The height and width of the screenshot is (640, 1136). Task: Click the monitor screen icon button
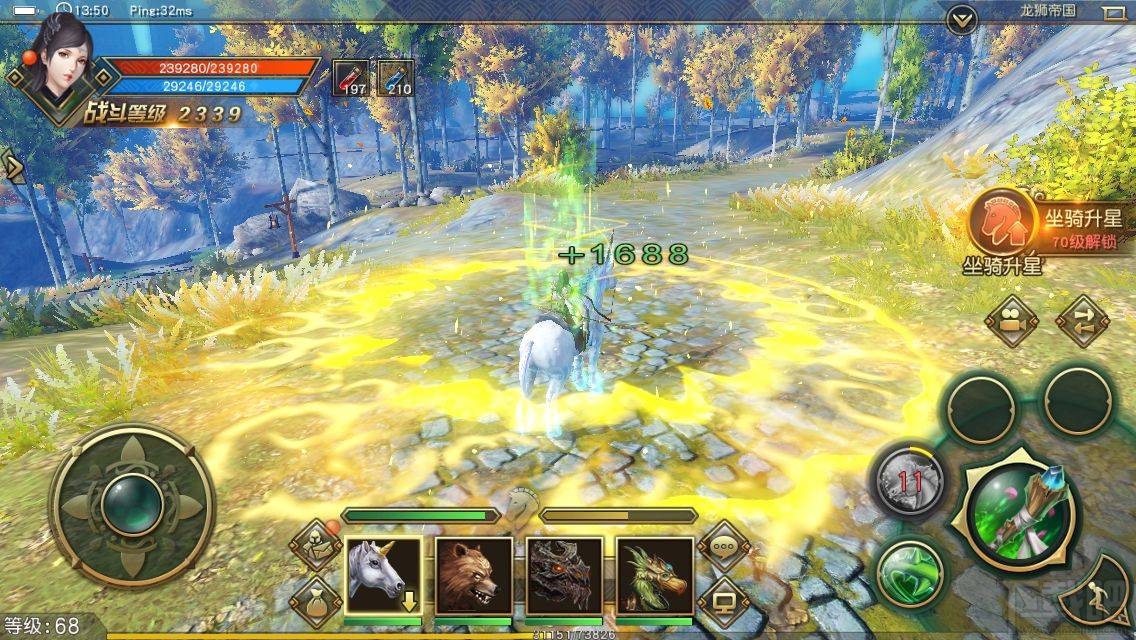724,603
